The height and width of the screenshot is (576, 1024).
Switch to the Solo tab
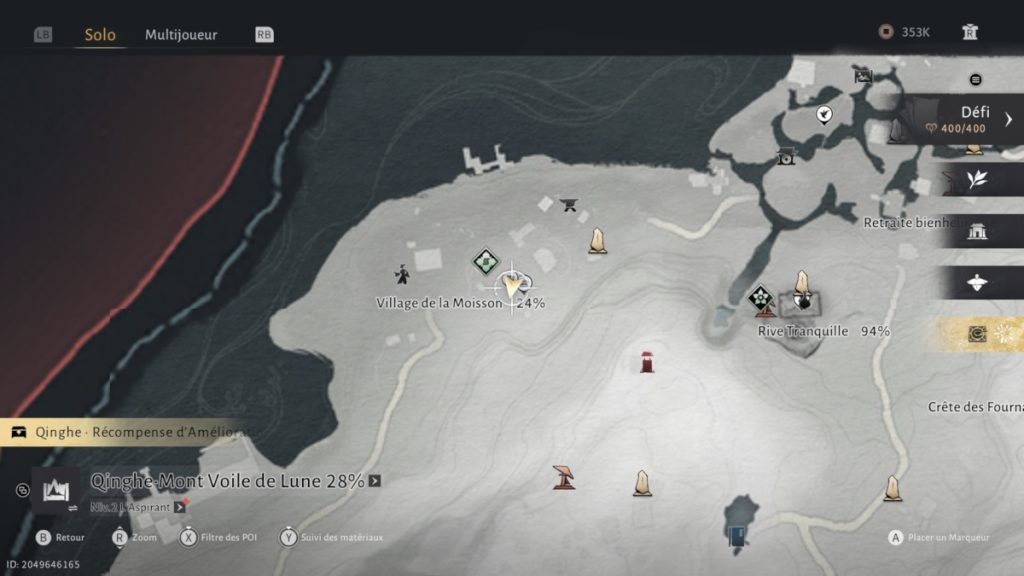tap(100, 34)
